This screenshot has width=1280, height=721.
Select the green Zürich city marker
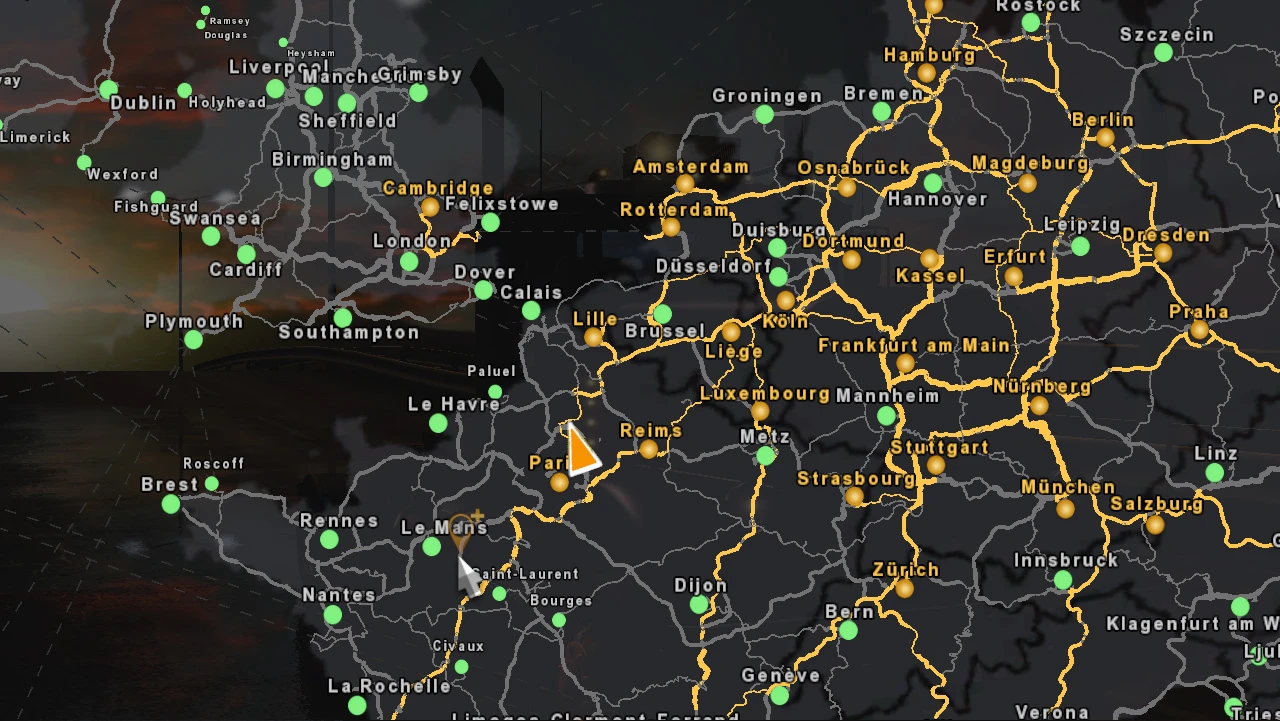[x=905, y=589]
